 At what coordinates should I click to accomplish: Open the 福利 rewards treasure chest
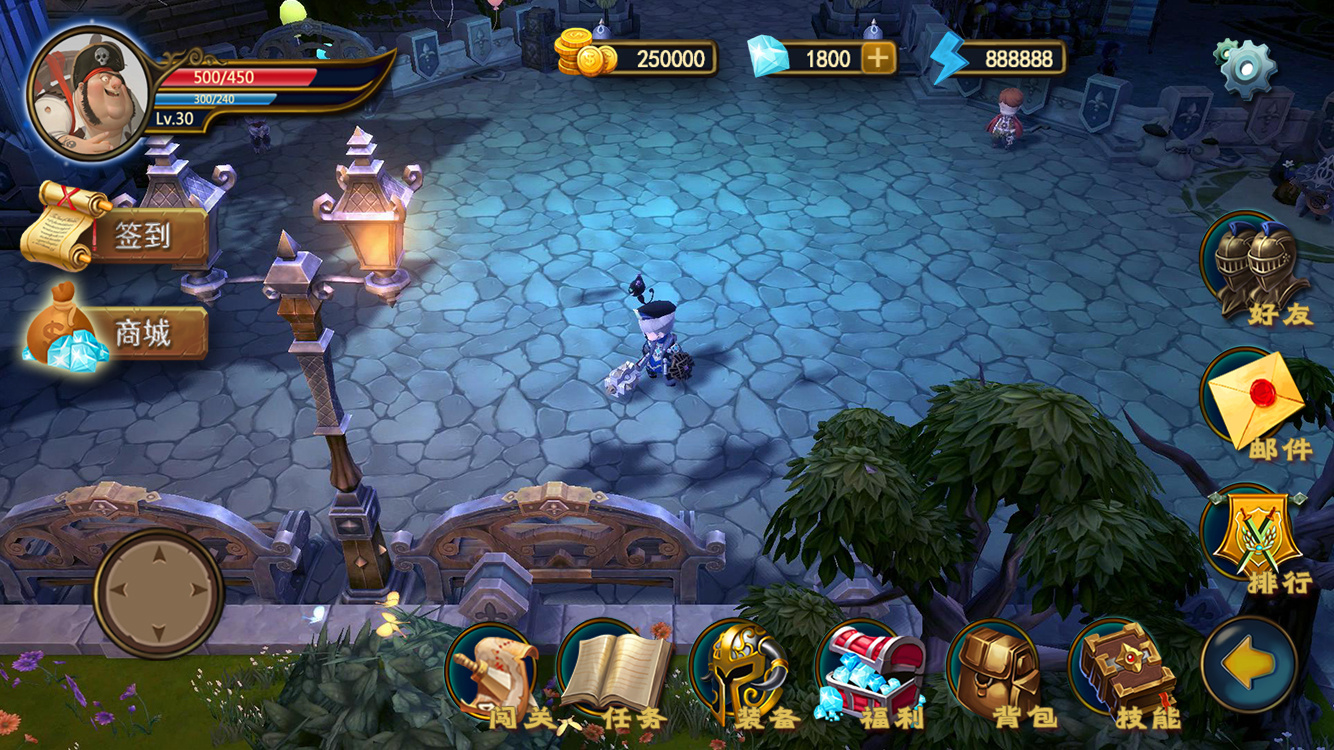pyautogui.click(x=868, y=672)
